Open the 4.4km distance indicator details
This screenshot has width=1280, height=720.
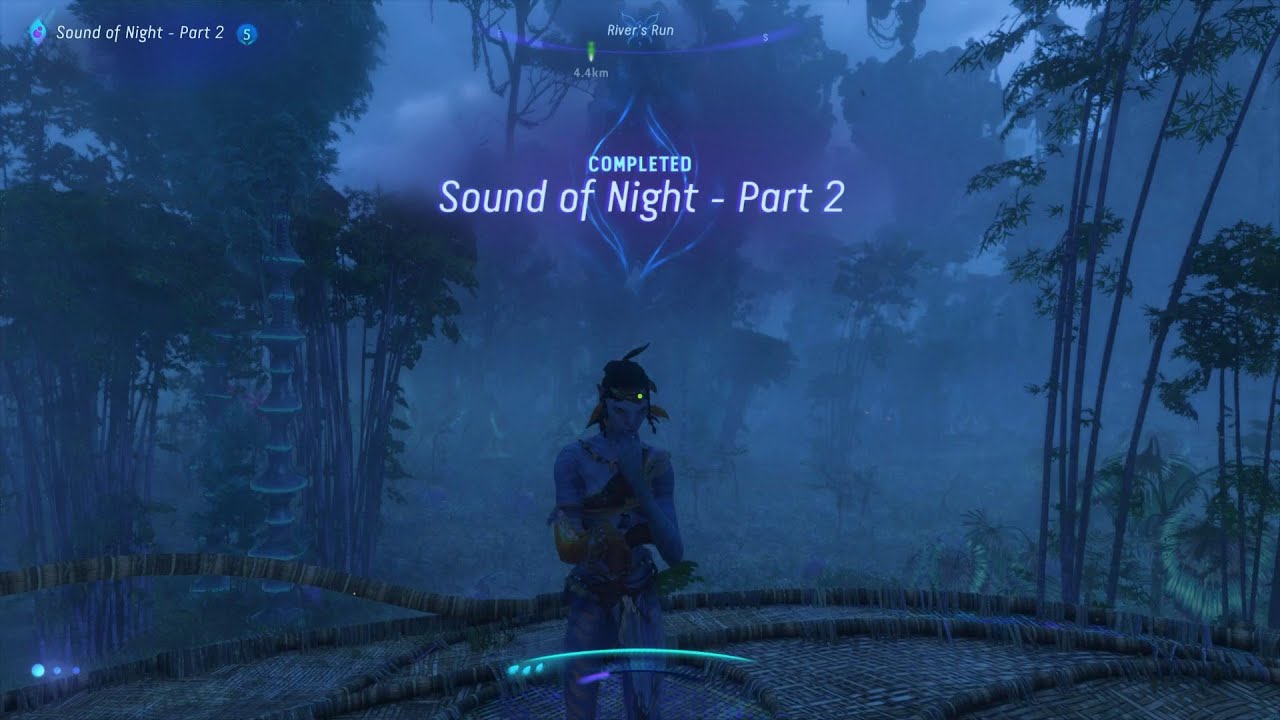pos(590,71)
